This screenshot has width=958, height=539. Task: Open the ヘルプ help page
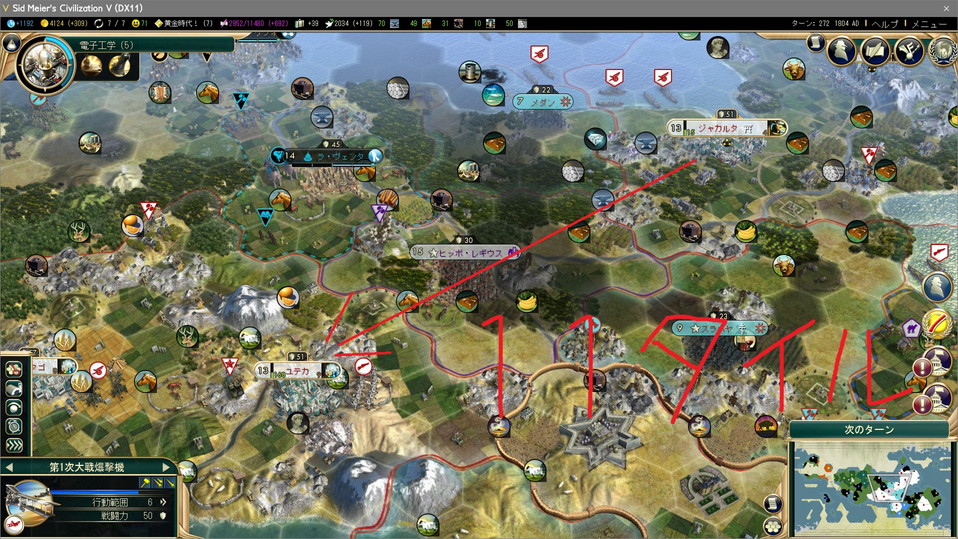pos(884,23)
